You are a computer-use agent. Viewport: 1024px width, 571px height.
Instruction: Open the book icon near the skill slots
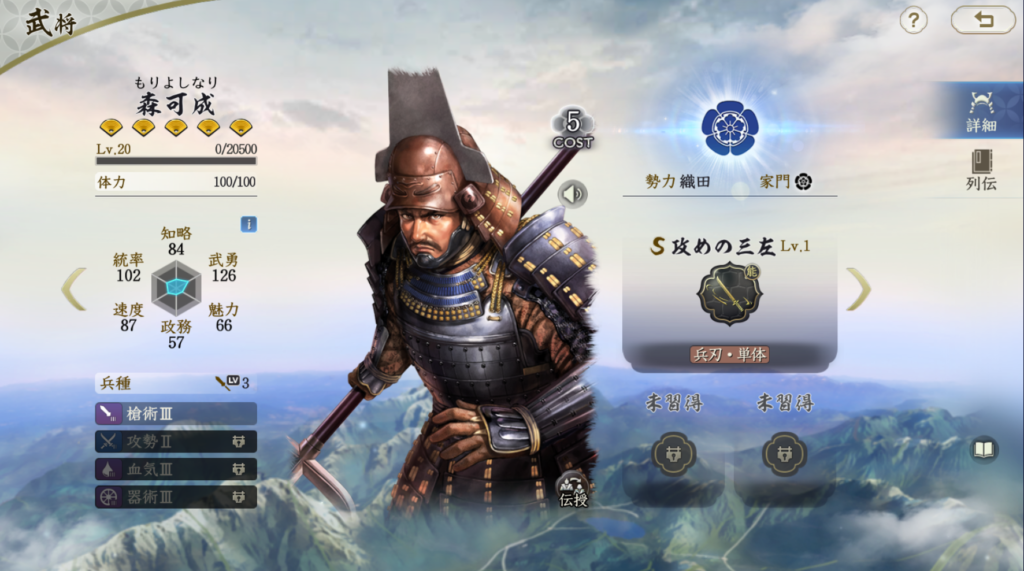tap(984, 449)
